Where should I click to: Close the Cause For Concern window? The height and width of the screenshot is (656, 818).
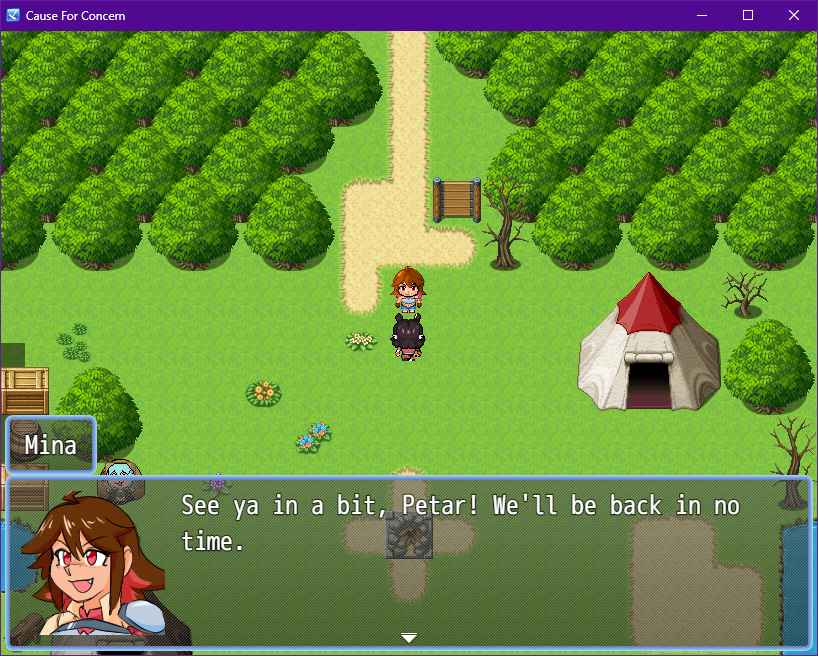(x=794, y=15)
